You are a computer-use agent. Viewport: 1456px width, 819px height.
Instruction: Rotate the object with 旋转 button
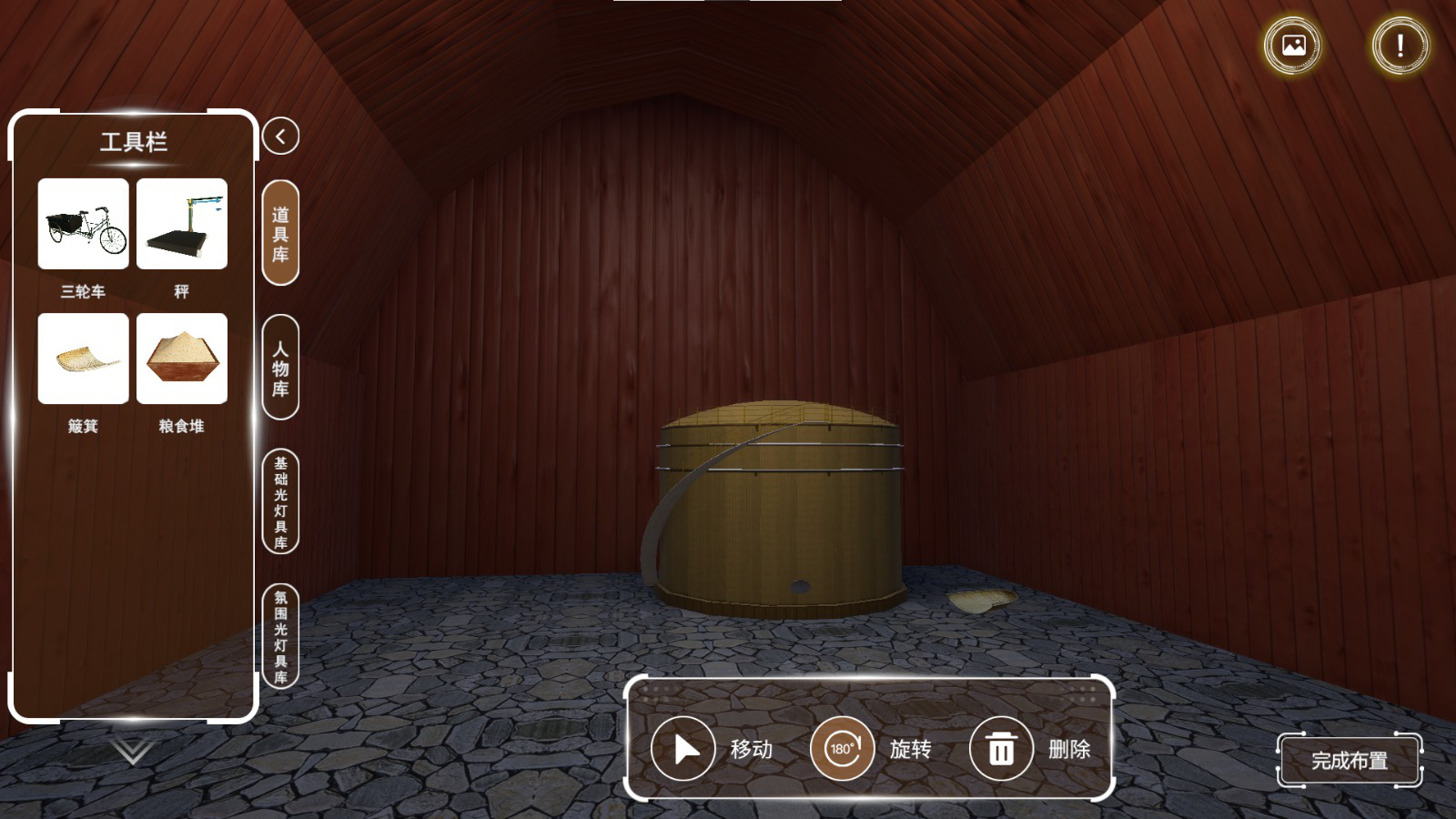pos(843,749)
